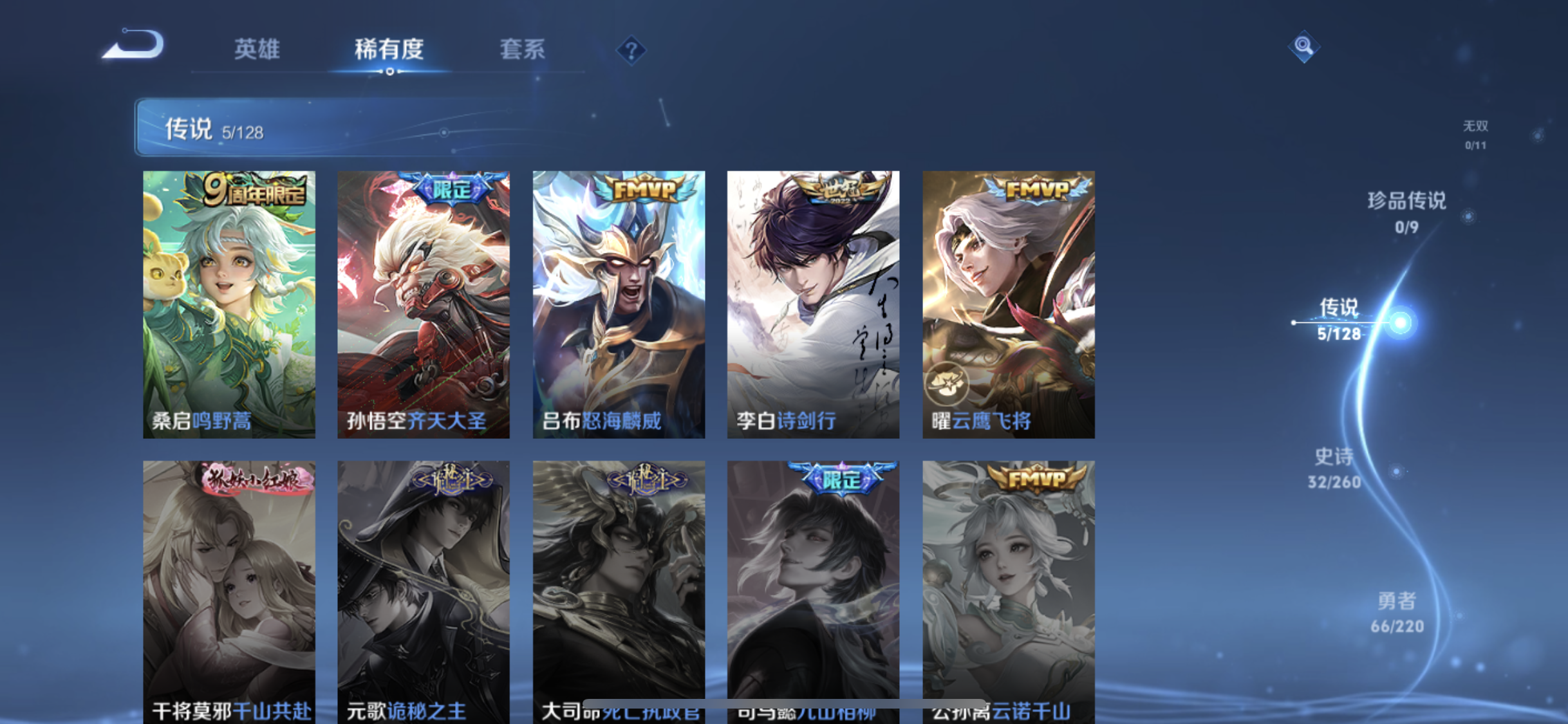Go back using the return arrow
Viewport: 1568px width, 724px height.
tap(134, 46)
